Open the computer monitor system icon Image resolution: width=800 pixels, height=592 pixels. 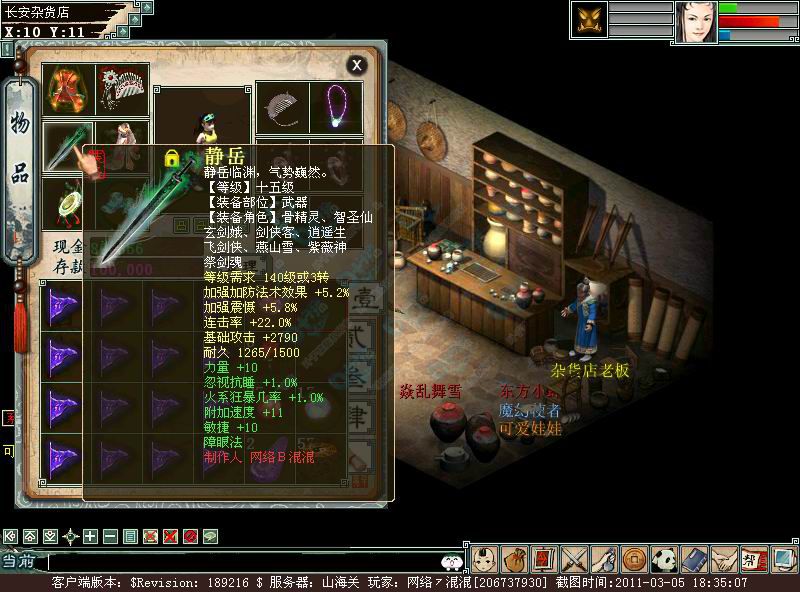[783, 558]
